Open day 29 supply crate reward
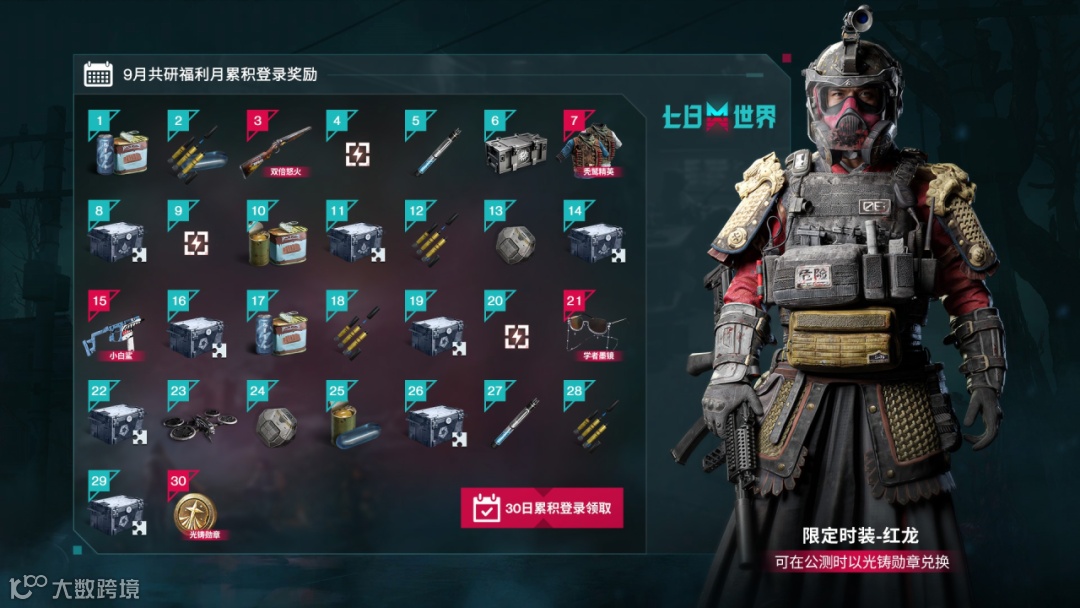 click(116, 514)
